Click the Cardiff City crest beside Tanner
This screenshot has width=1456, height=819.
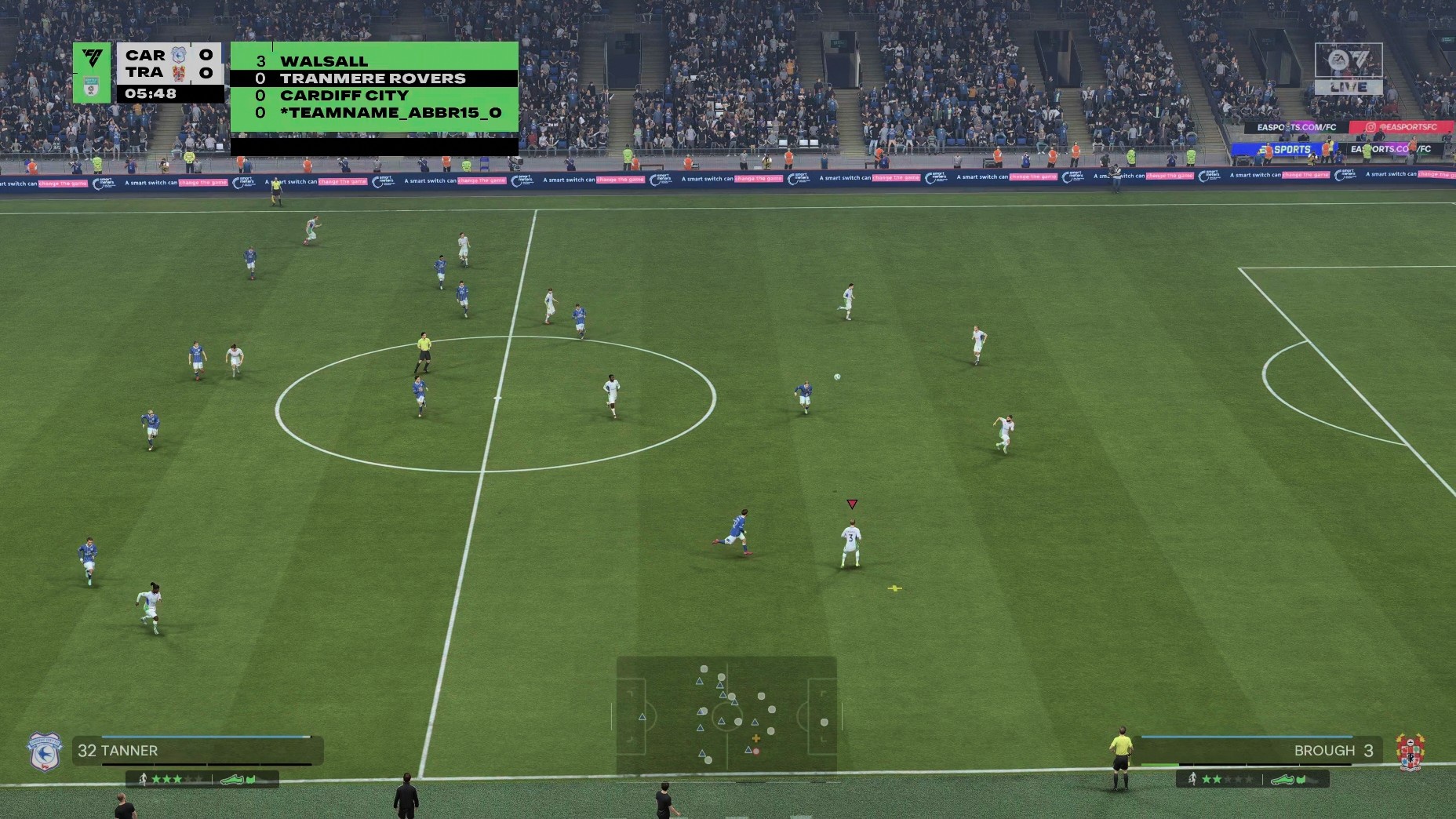(x=44, y=752)
